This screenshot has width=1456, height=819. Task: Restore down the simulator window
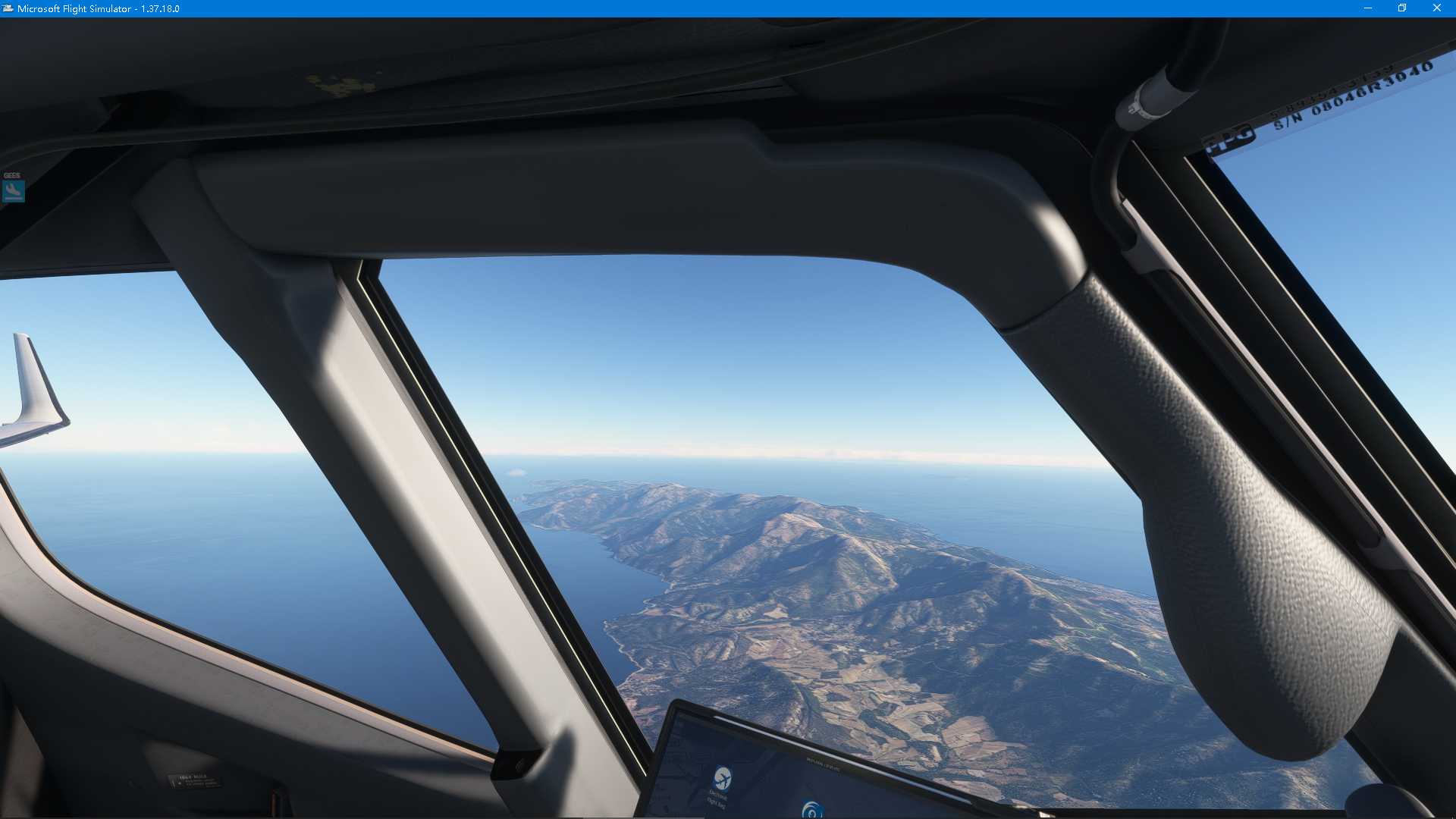[x=1401, y=8]
